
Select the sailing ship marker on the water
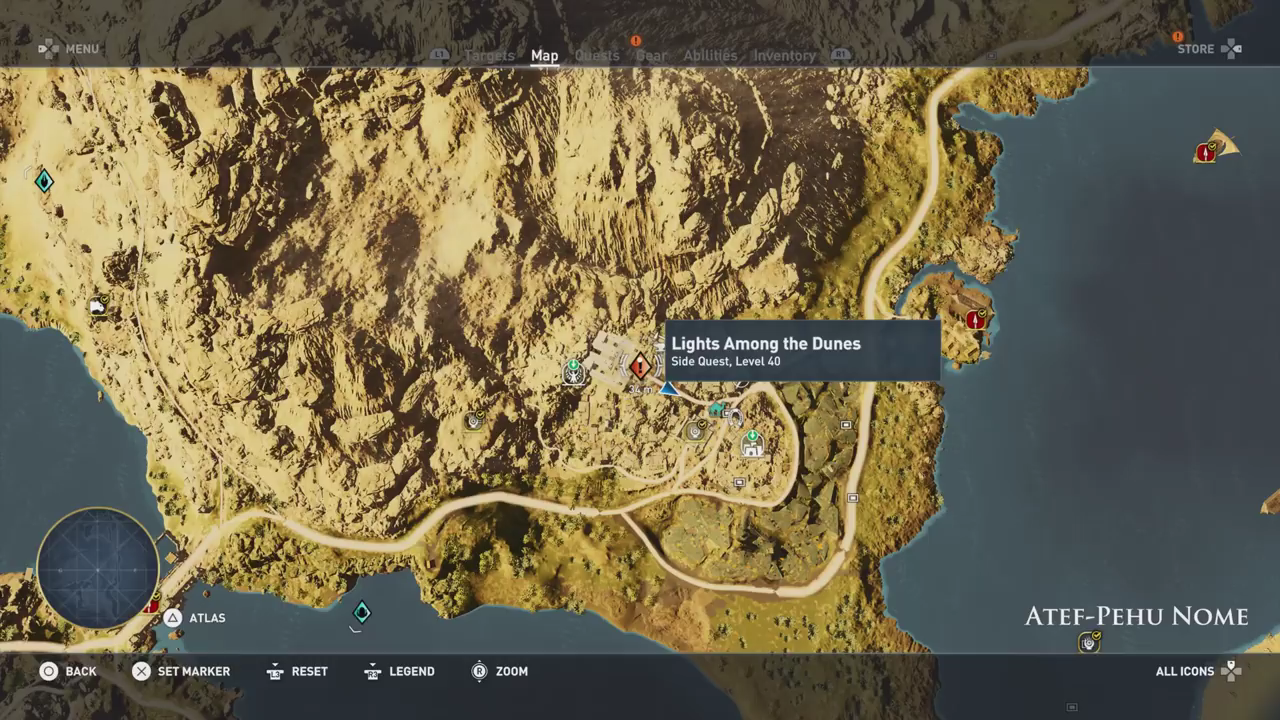pos(1216,148)
